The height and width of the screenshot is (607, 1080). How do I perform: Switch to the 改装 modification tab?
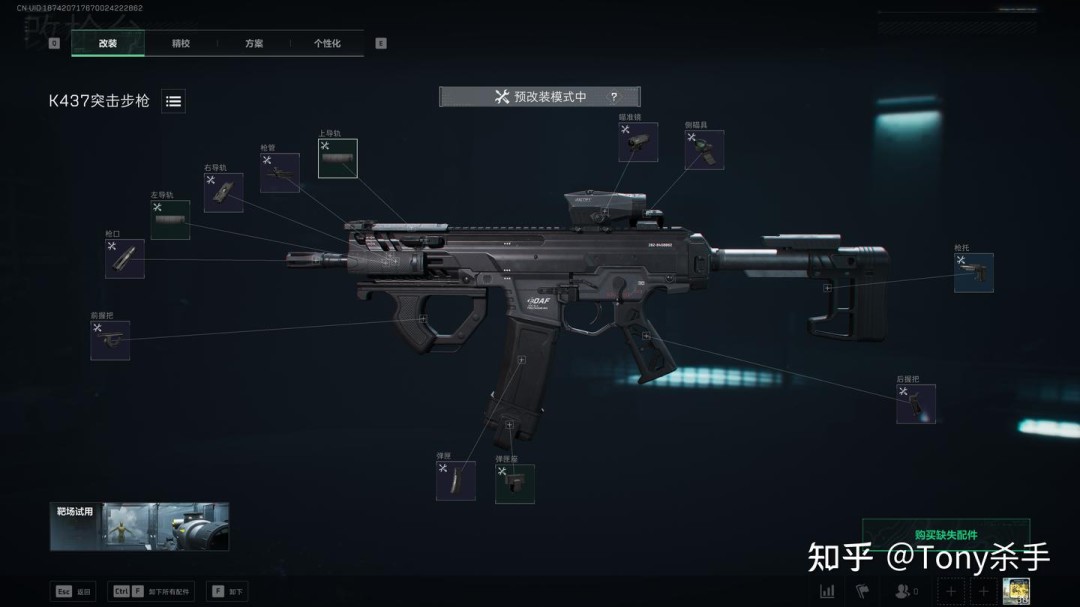pos(108,44)
